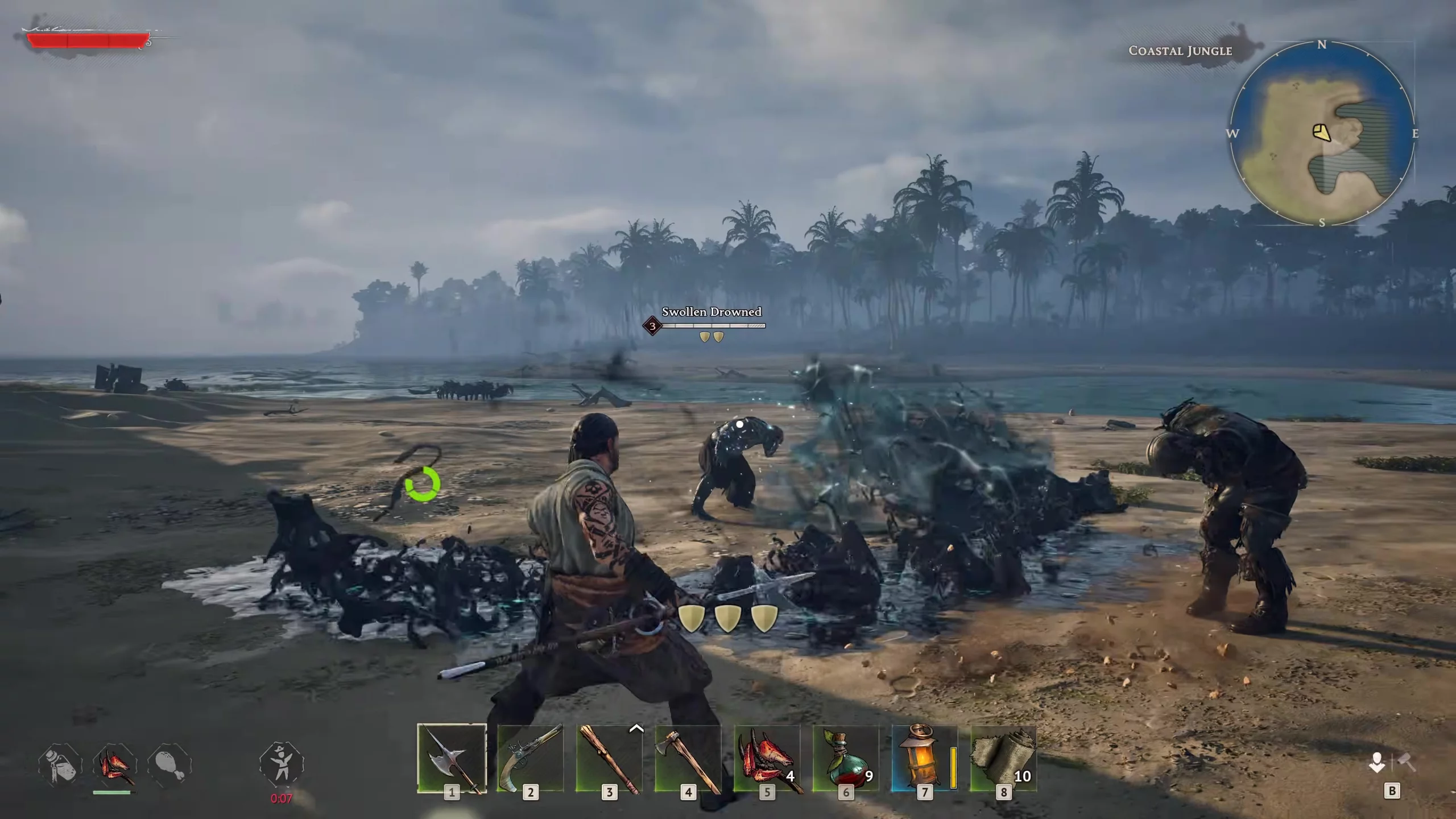Switch to the character mode icon

pos(1376,763)
